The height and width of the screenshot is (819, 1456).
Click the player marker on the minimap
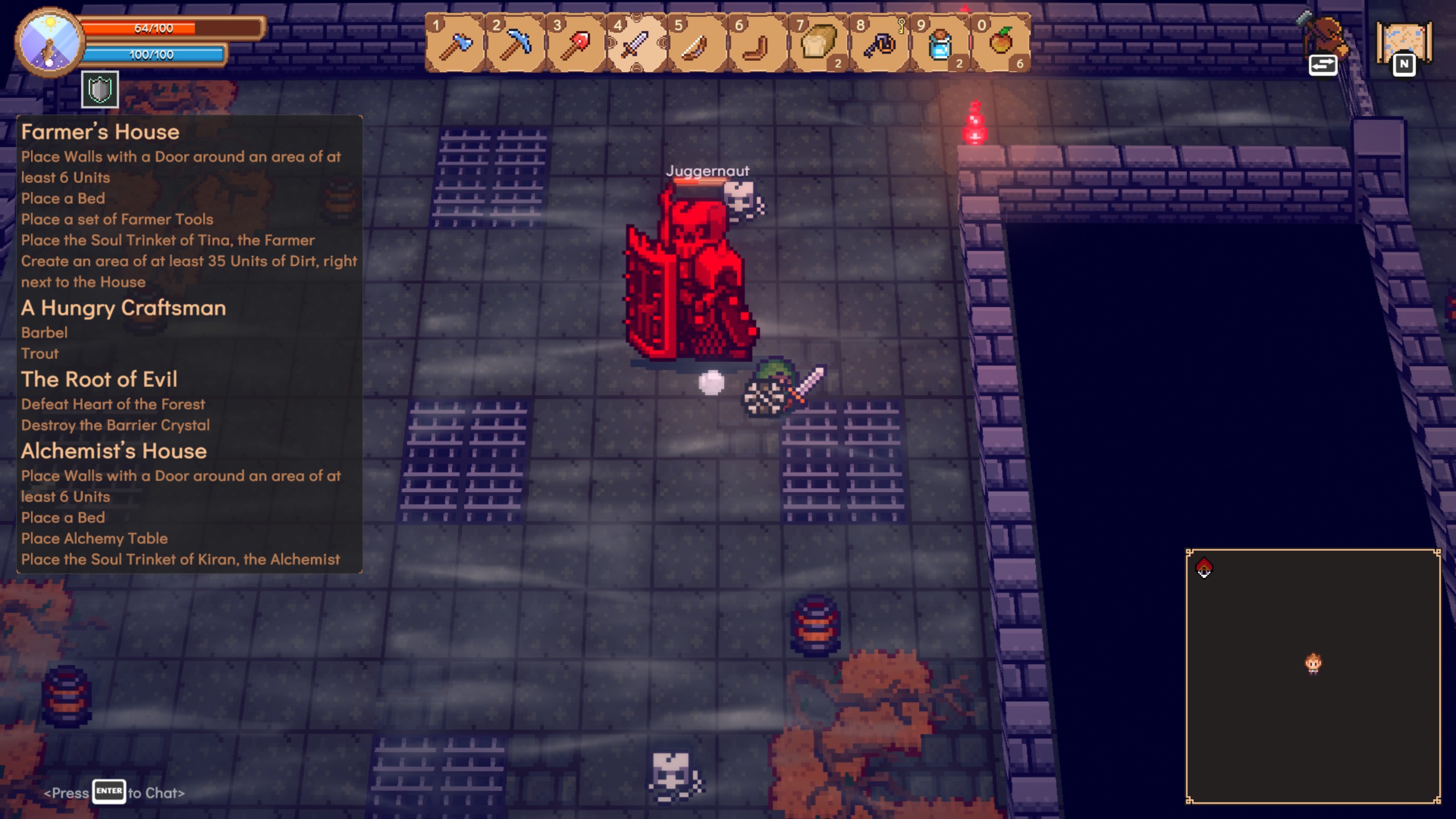pos(1313,663)
